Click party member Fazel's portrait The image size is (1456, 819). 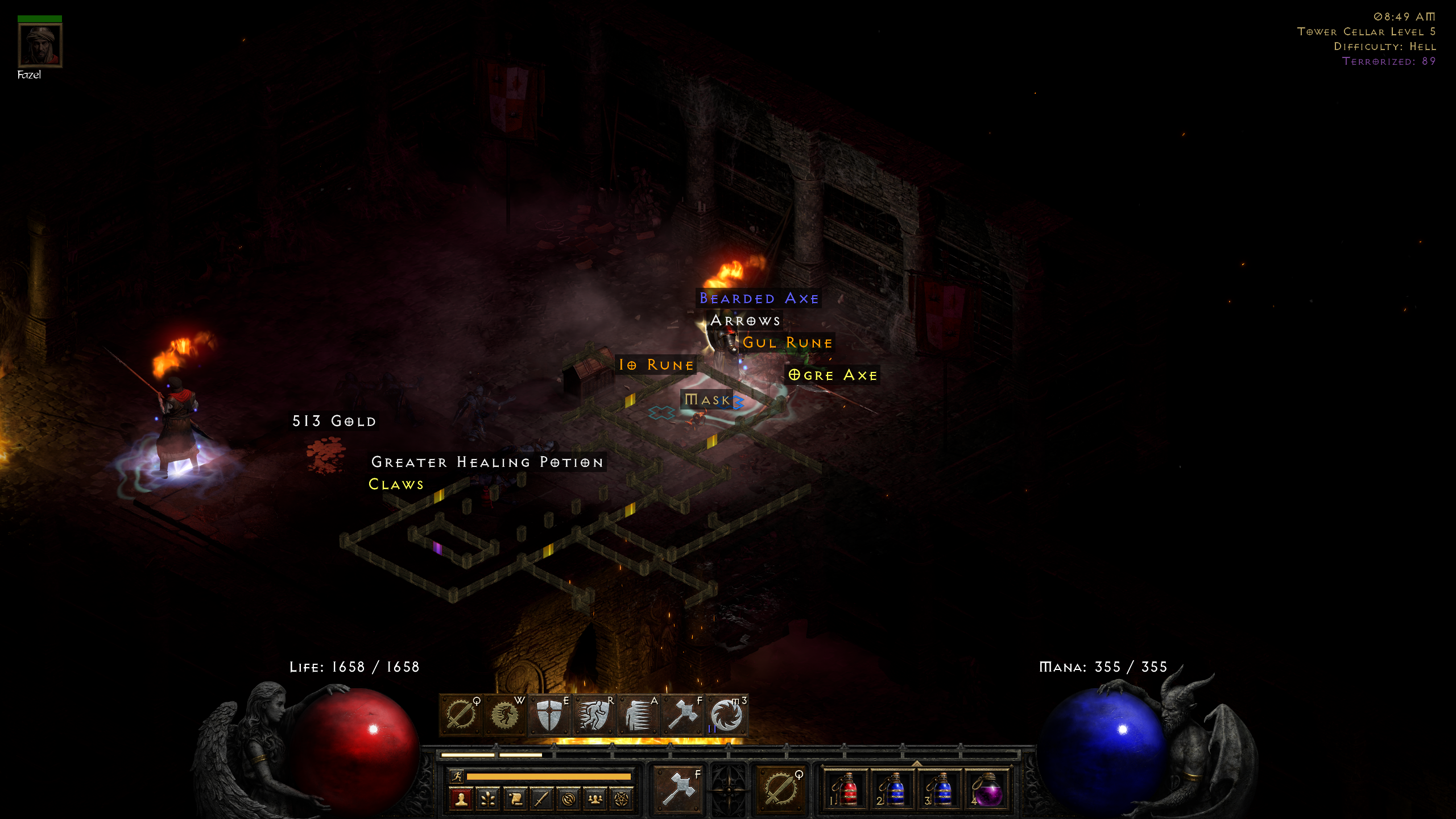tap(40, 45)
